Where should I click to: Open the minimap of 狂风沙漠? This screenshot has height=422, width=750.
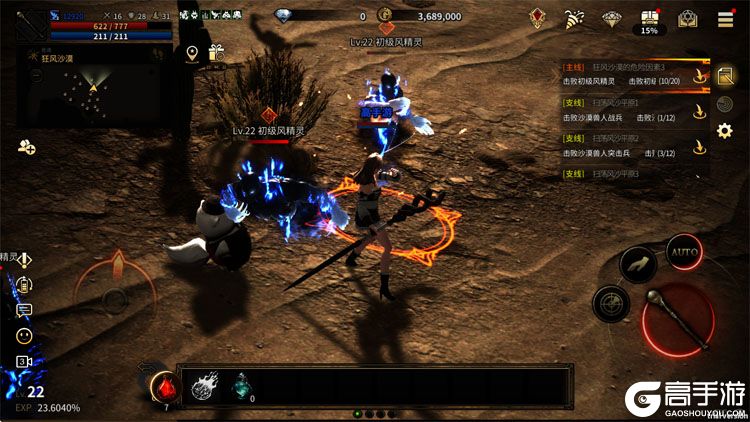coord(92,87)
